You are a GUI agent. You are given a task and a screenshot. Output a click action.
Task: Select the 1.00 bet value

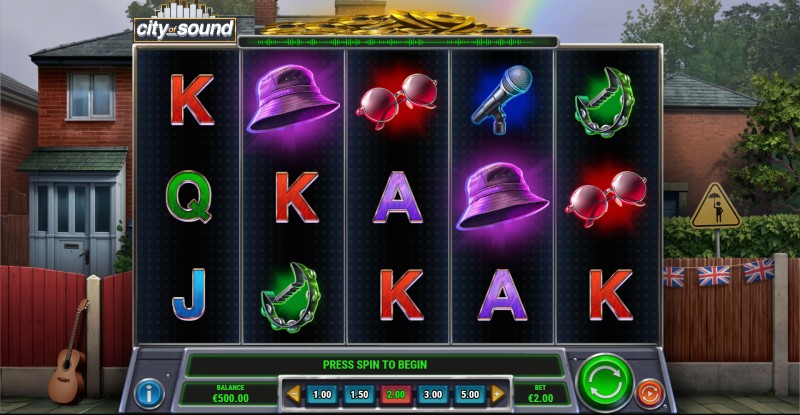click(x=322, y=395)
